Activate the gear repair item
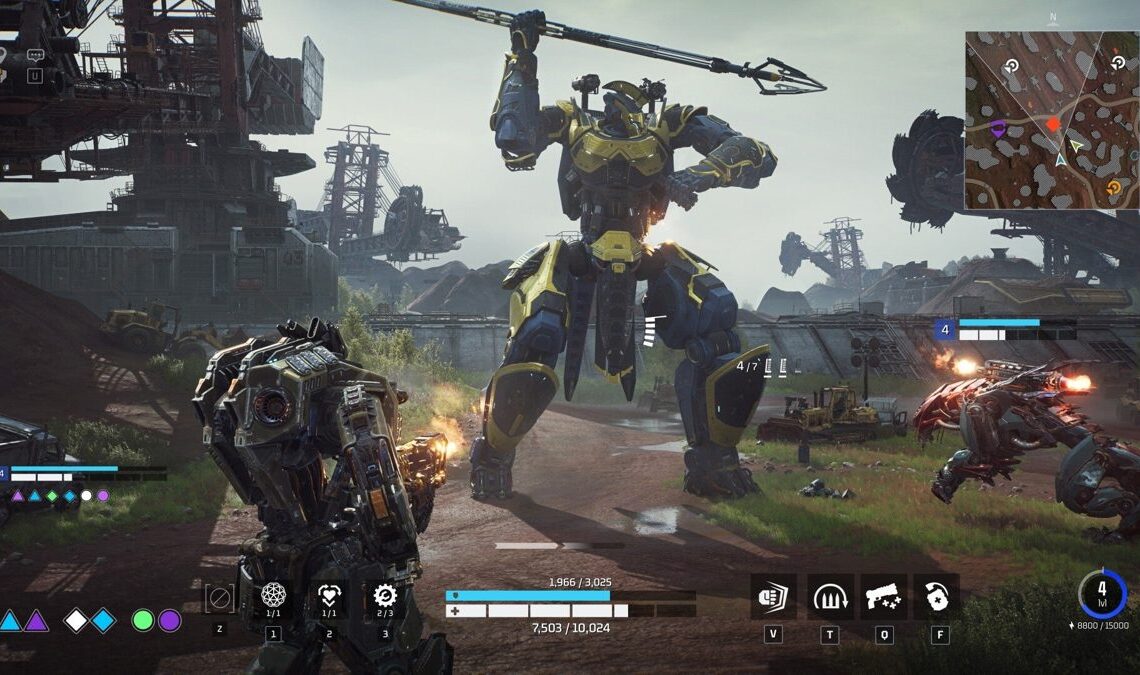This screenshot has width=1140, height=675. [x=385, y=596]
